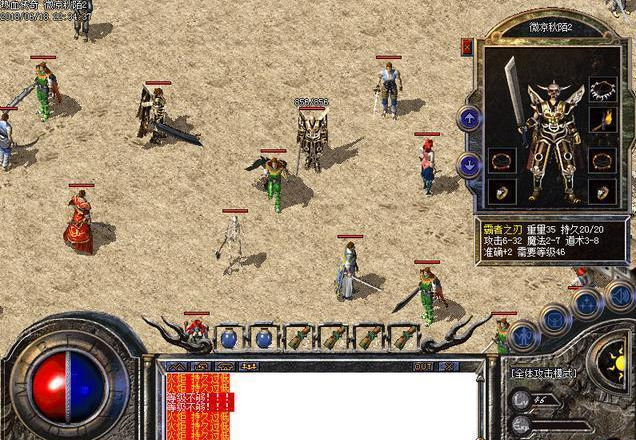Close the character equipment panel
Viewport: 636px width, 440px height.
[467, 46]
